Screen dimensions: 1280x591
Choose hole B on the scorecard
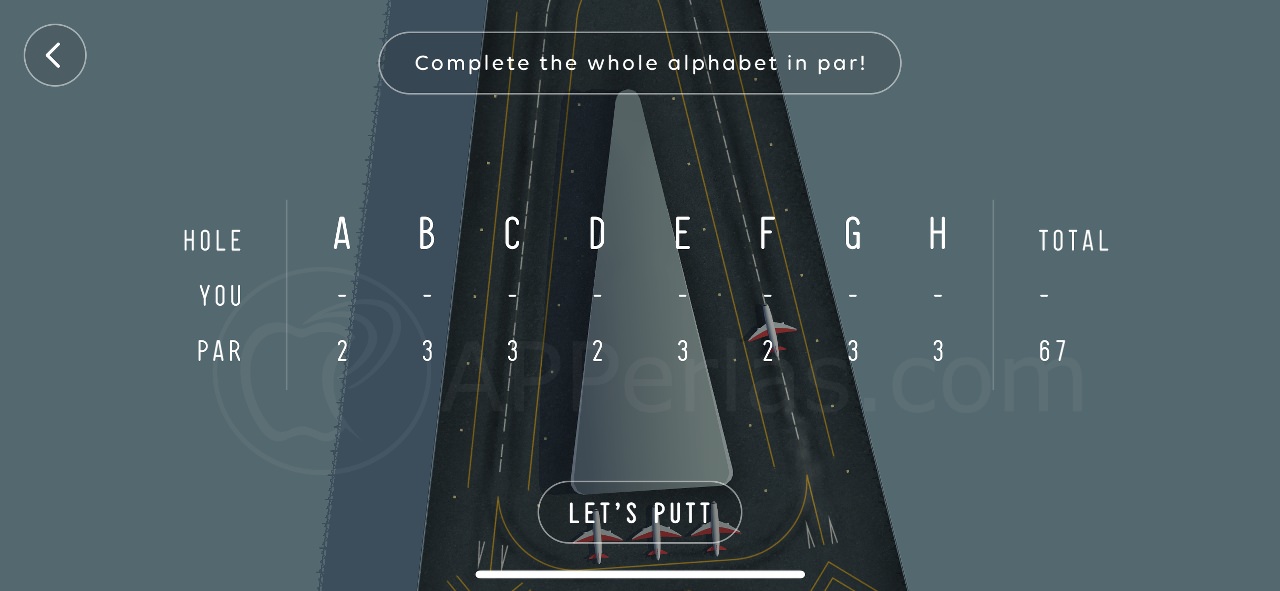click(427, 234)
